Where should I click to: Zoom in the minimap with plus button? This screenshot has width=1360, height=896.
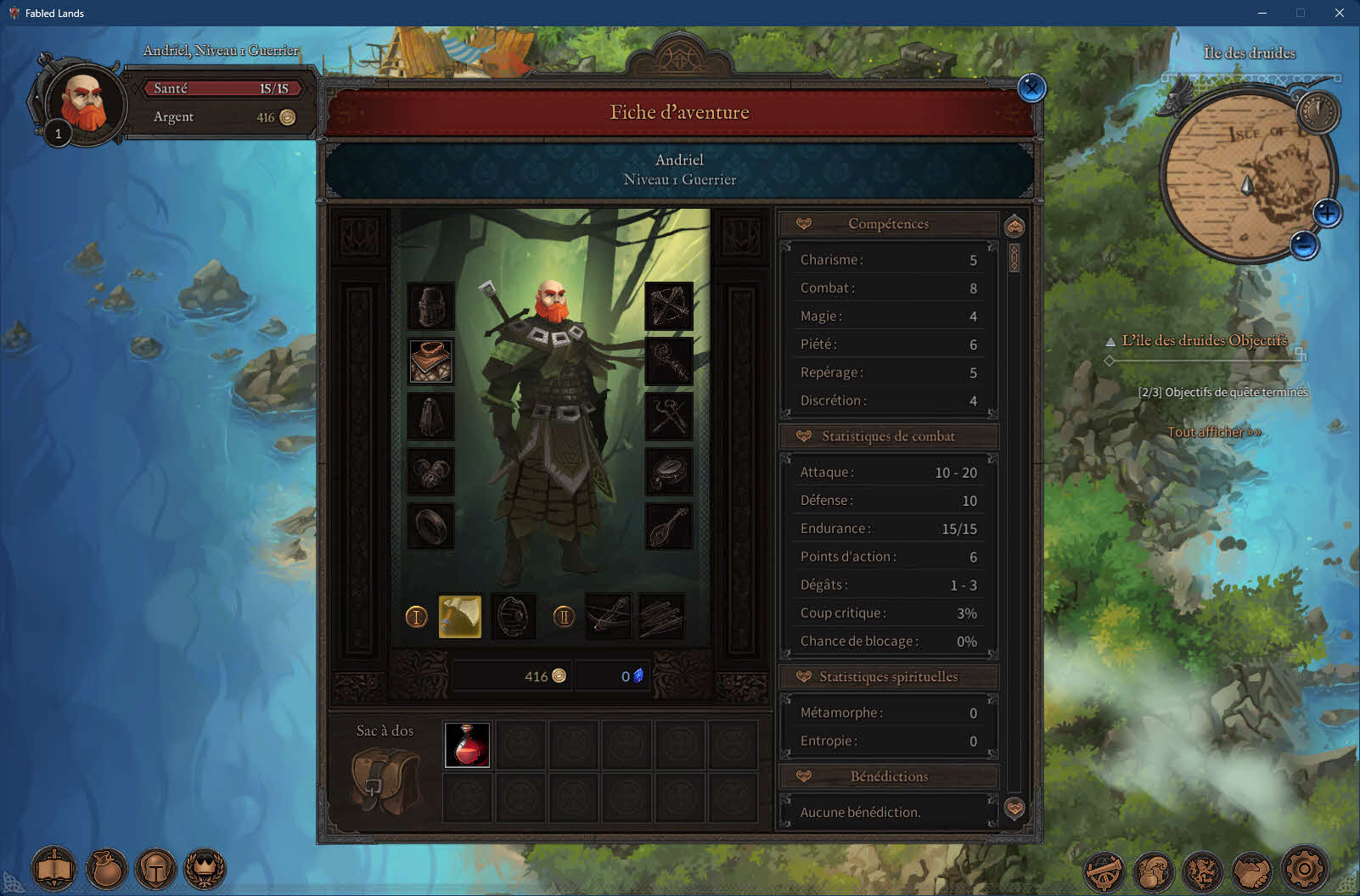1327,213
